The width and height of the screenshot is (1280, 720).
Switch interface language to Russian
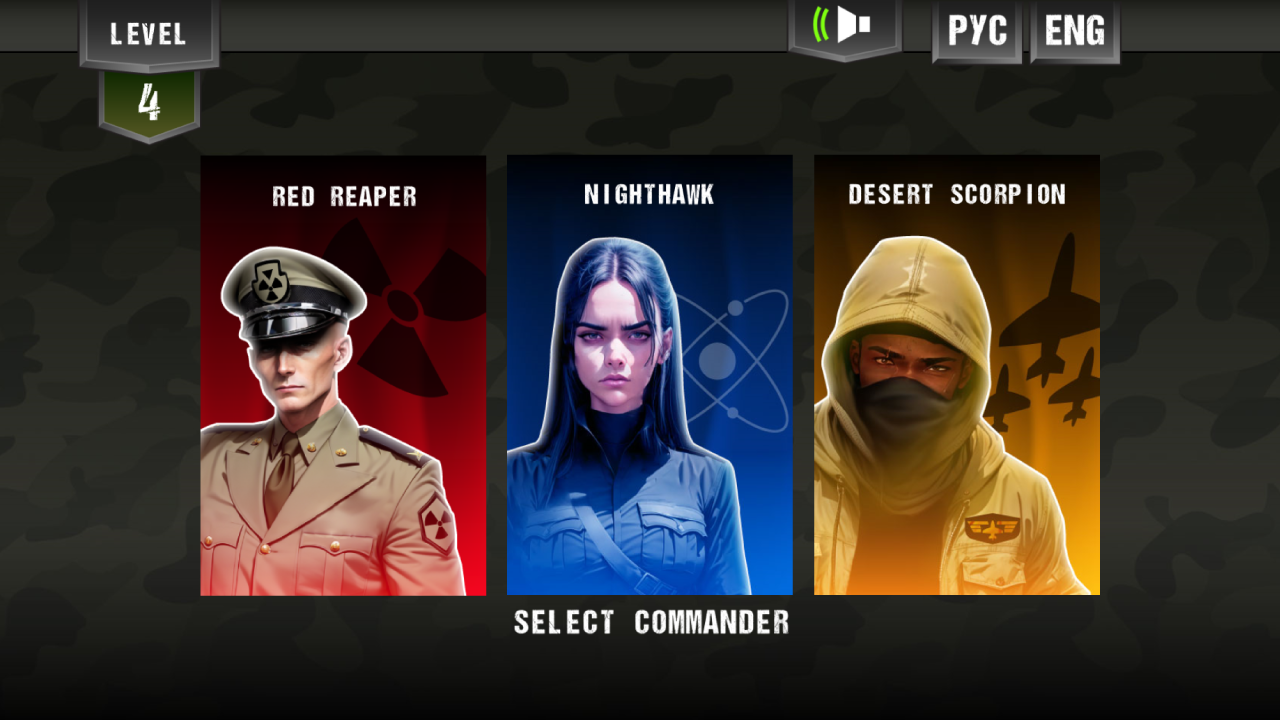tap(975, 30)
